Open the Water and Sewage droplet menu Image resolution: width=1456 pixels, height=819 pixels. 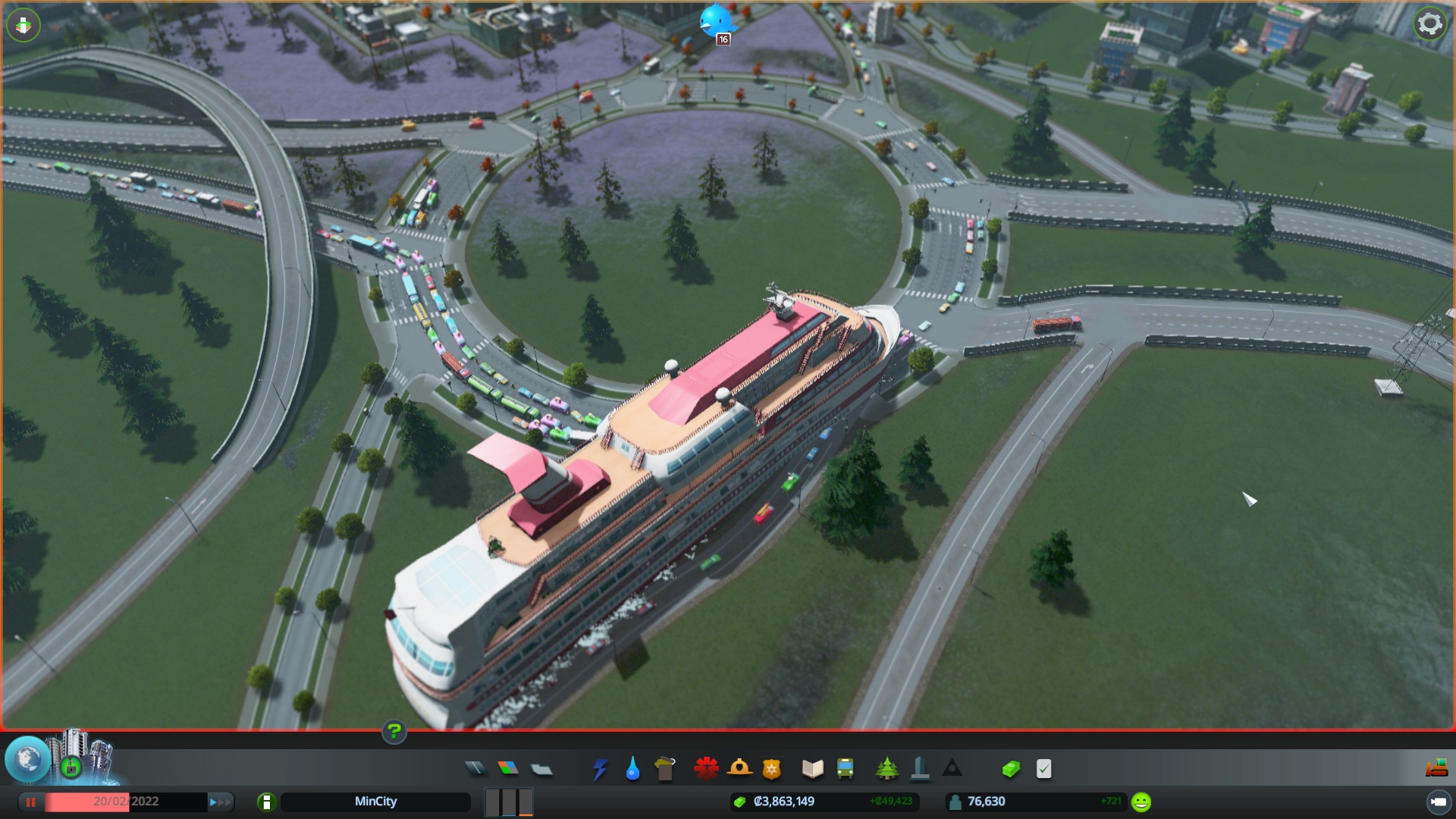pyautogui.click(x=632, y=769)
